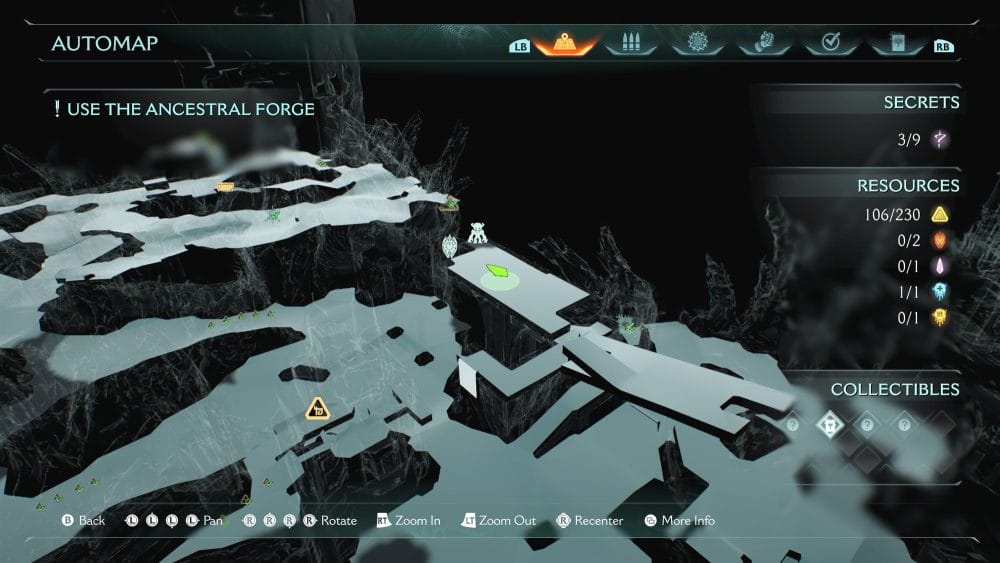The image size is (1000, 563).
Task: Select the white demon toy figure marker
Action: [478, 233]
